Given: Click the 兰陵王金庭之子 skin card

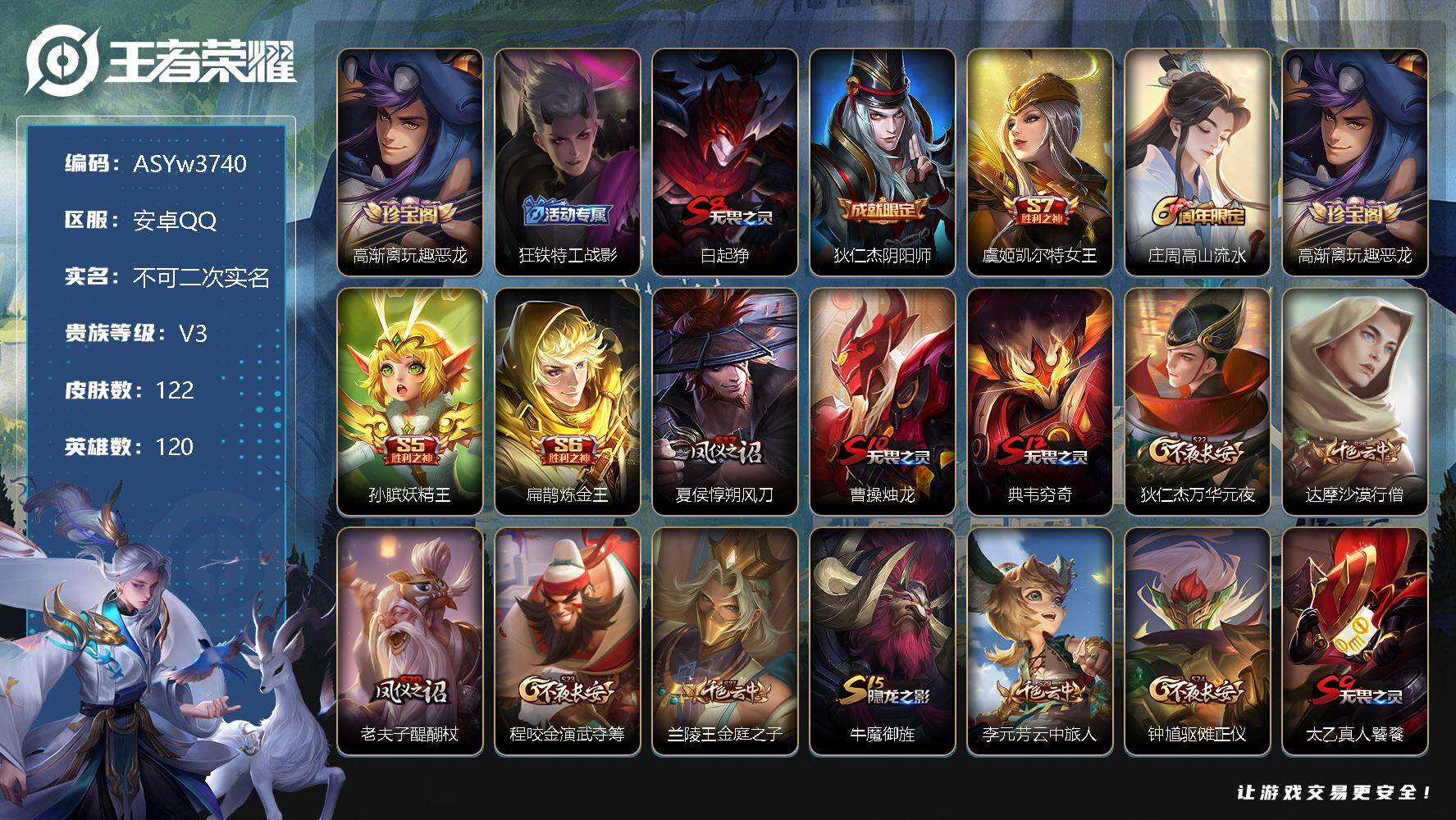Looking at the screenshot, I should pyautogui.click(x=725, y=641).
